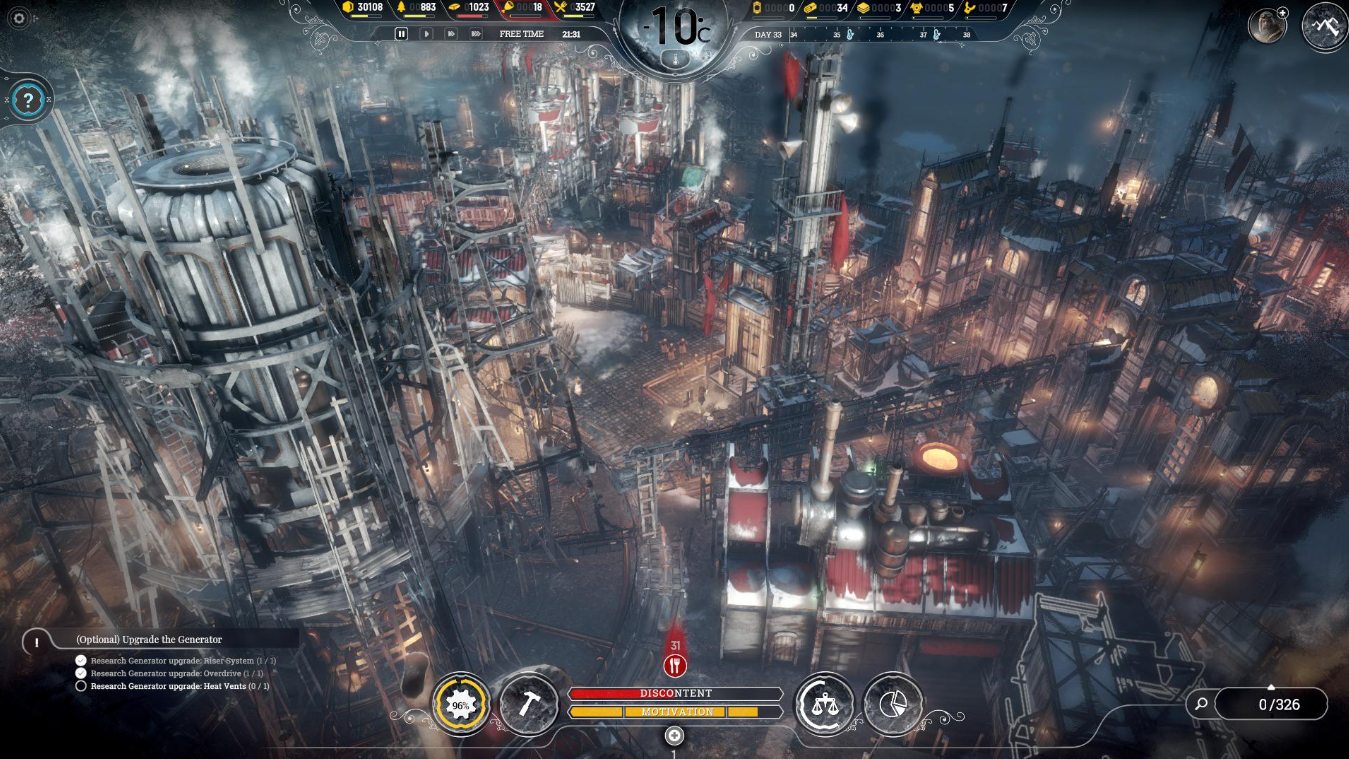The image size is (1349, 759).
Task: Open the citizen search magnifier icon
Action: pyautogui.click(x=1198, y=704)
